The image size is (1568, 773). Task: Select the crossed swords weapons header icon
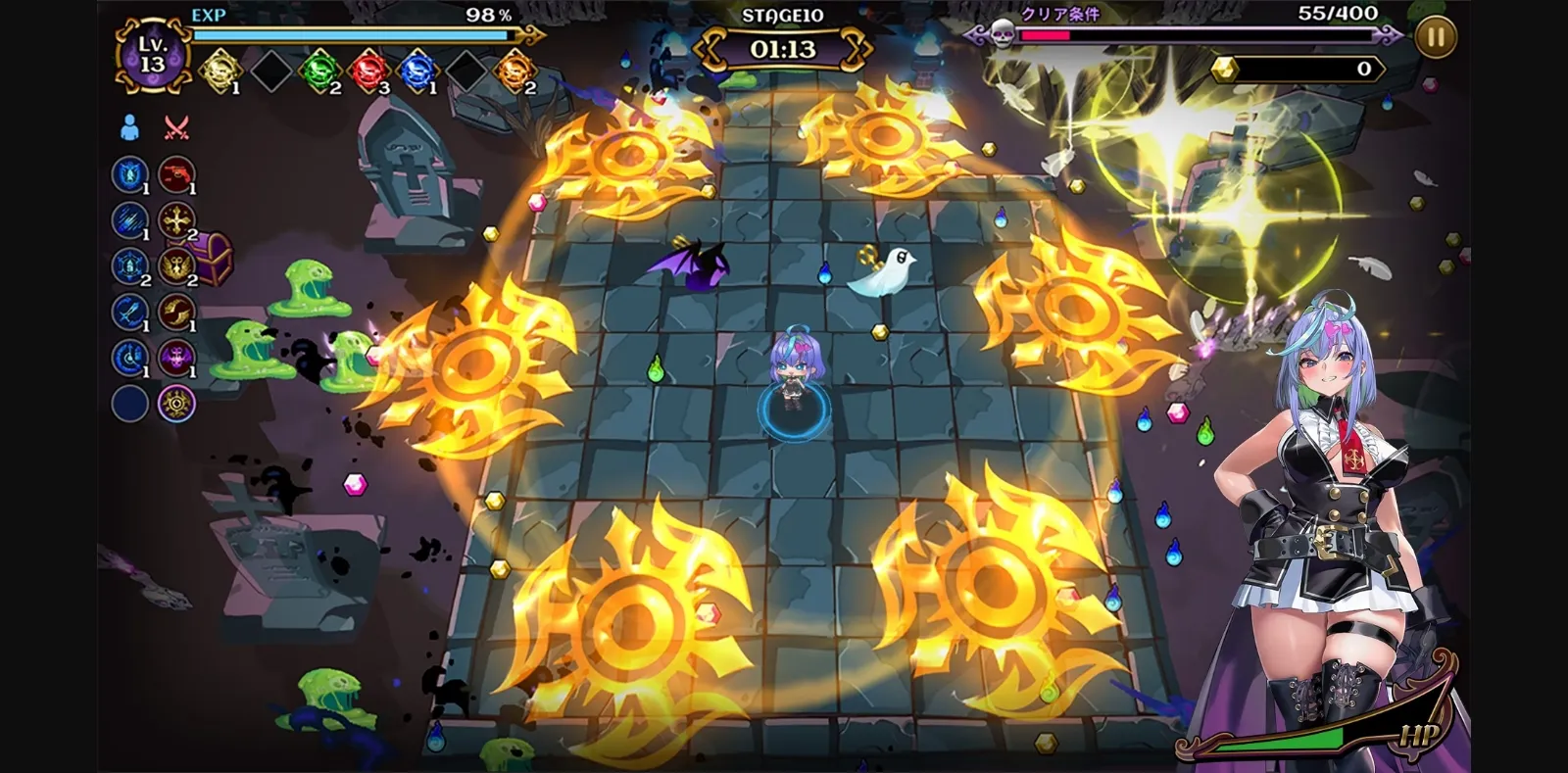click(x=176, y=127)
